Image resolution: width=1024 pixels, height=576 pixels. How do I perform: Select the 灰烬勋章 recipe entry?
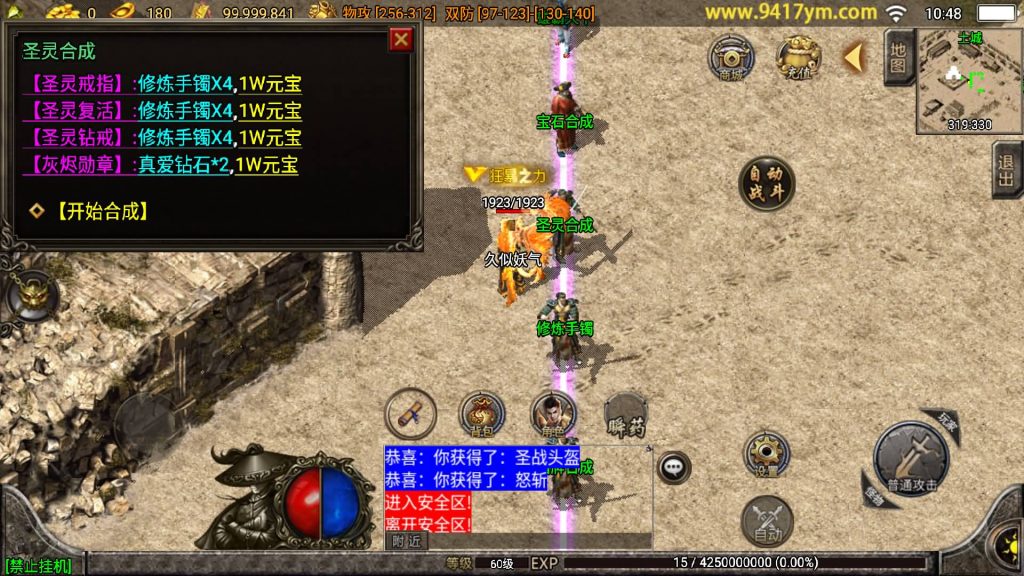[x=76, y=165]
